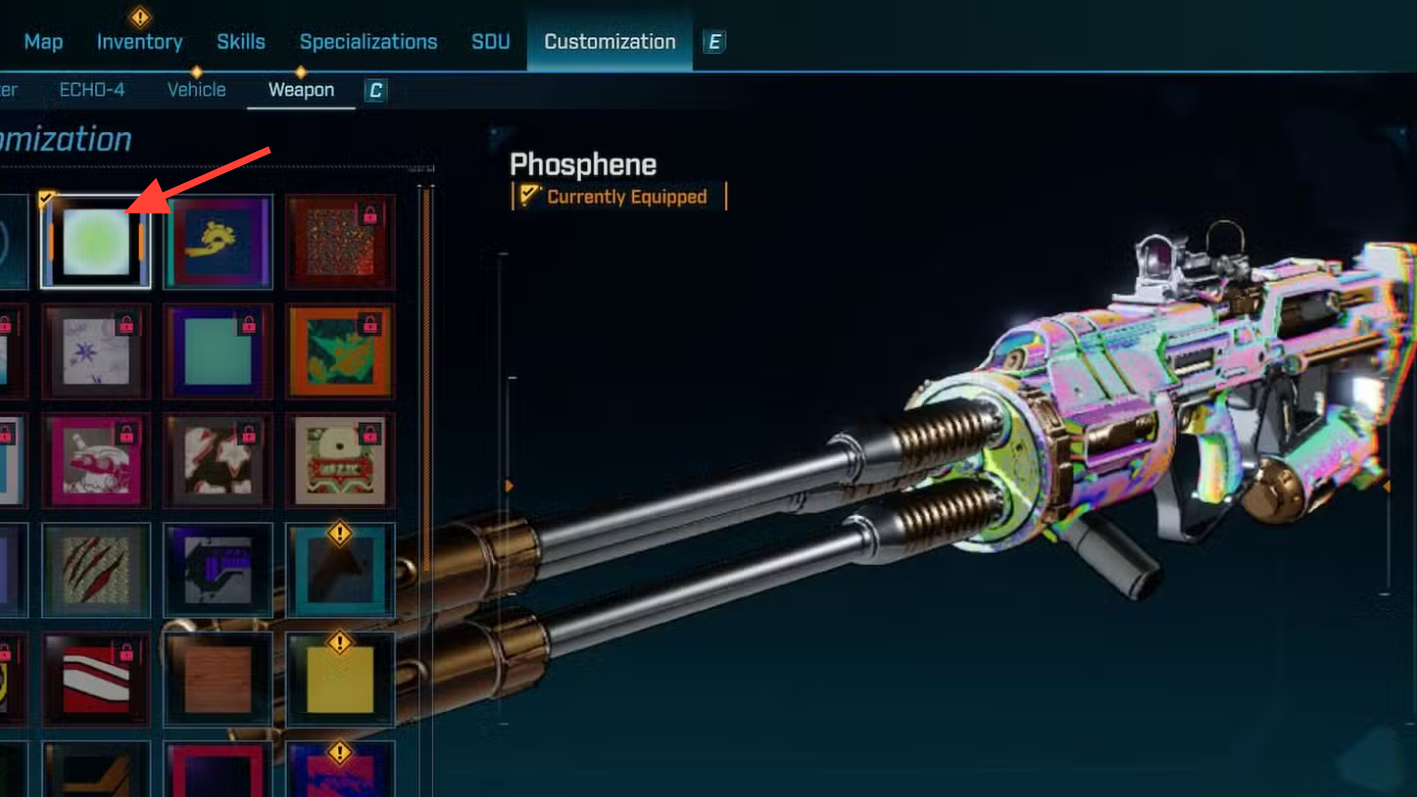Open the Vehicle customization sub-tab
This screenshot has height=797, width=1417.
pyautogui.click(x=196, y=90)
